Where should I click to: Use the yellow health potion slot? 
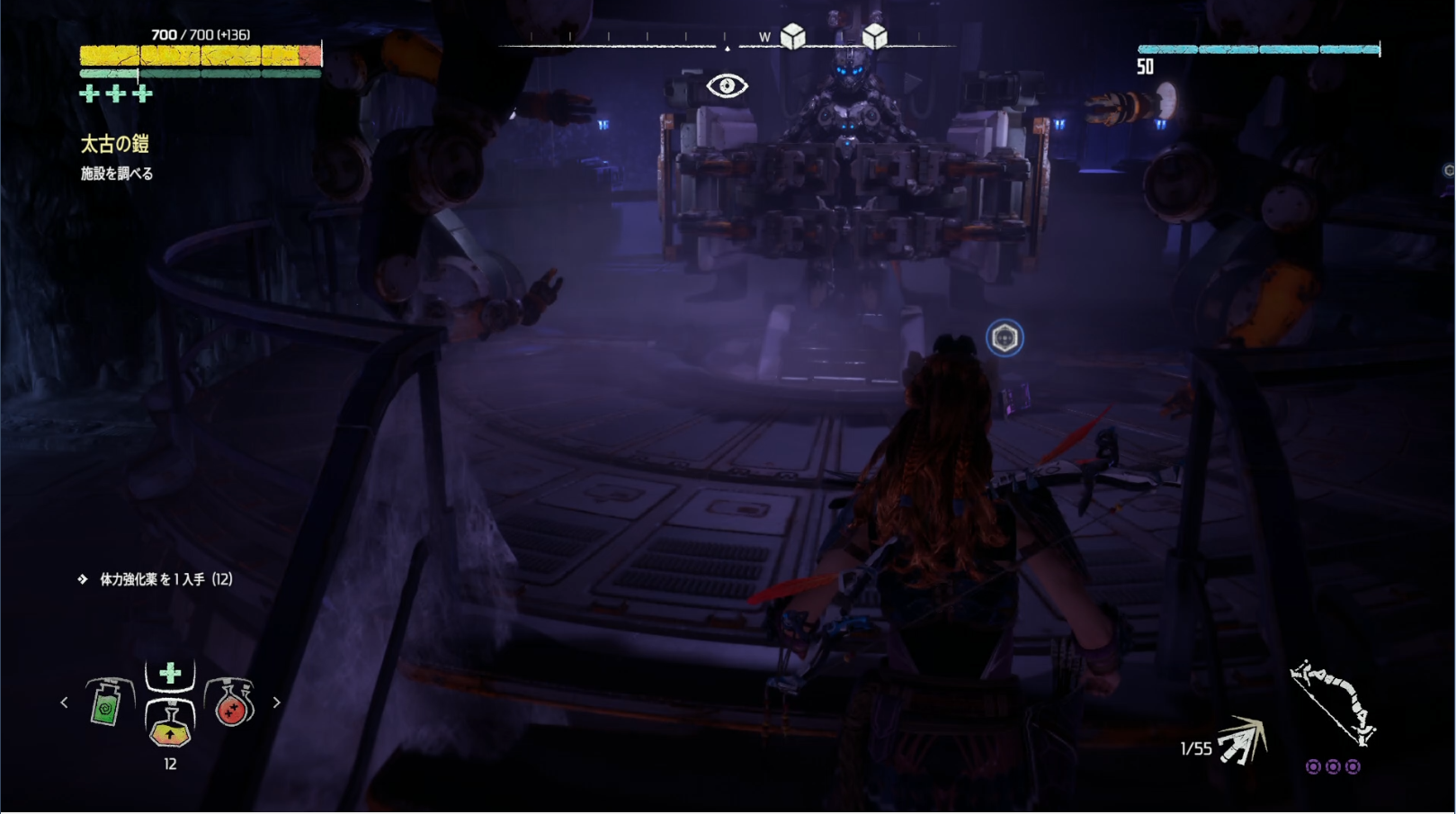point(170,724)
